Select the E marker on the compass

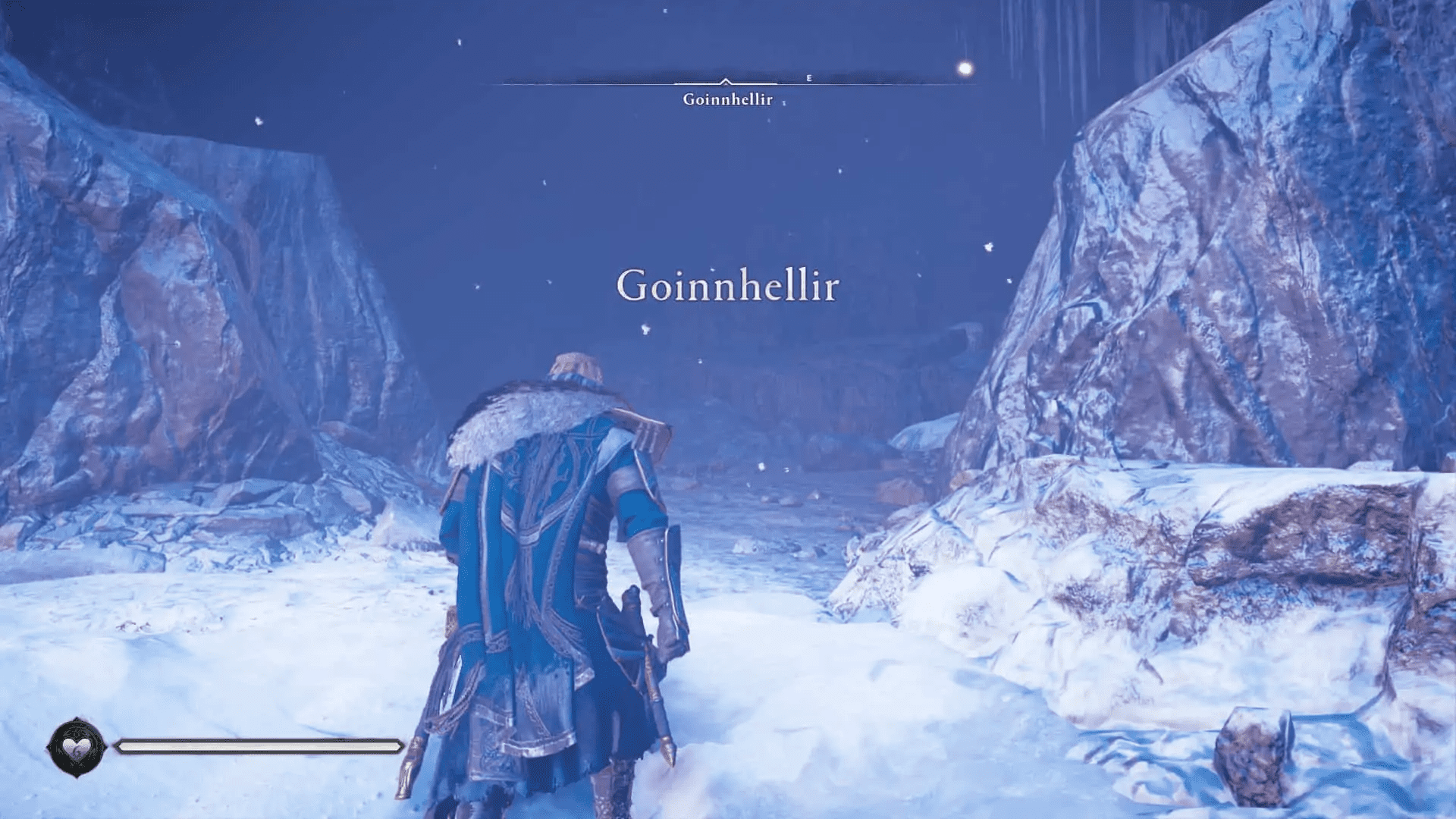coord(810,76)
